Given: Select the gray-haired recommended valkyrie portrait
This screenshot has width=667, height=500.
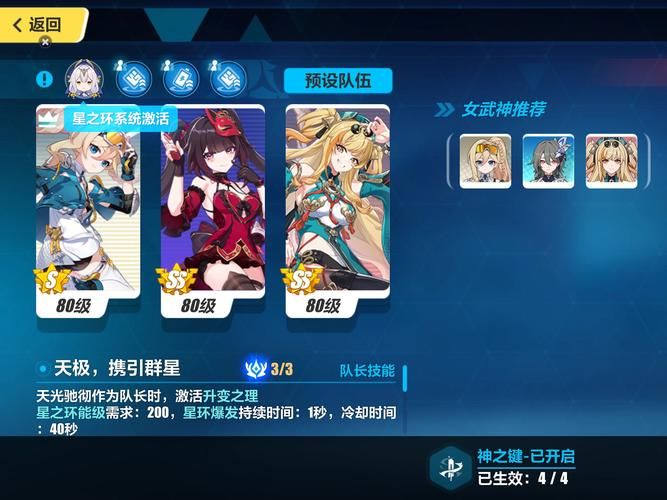Looking at the screenshot, I should coord(548,161).
